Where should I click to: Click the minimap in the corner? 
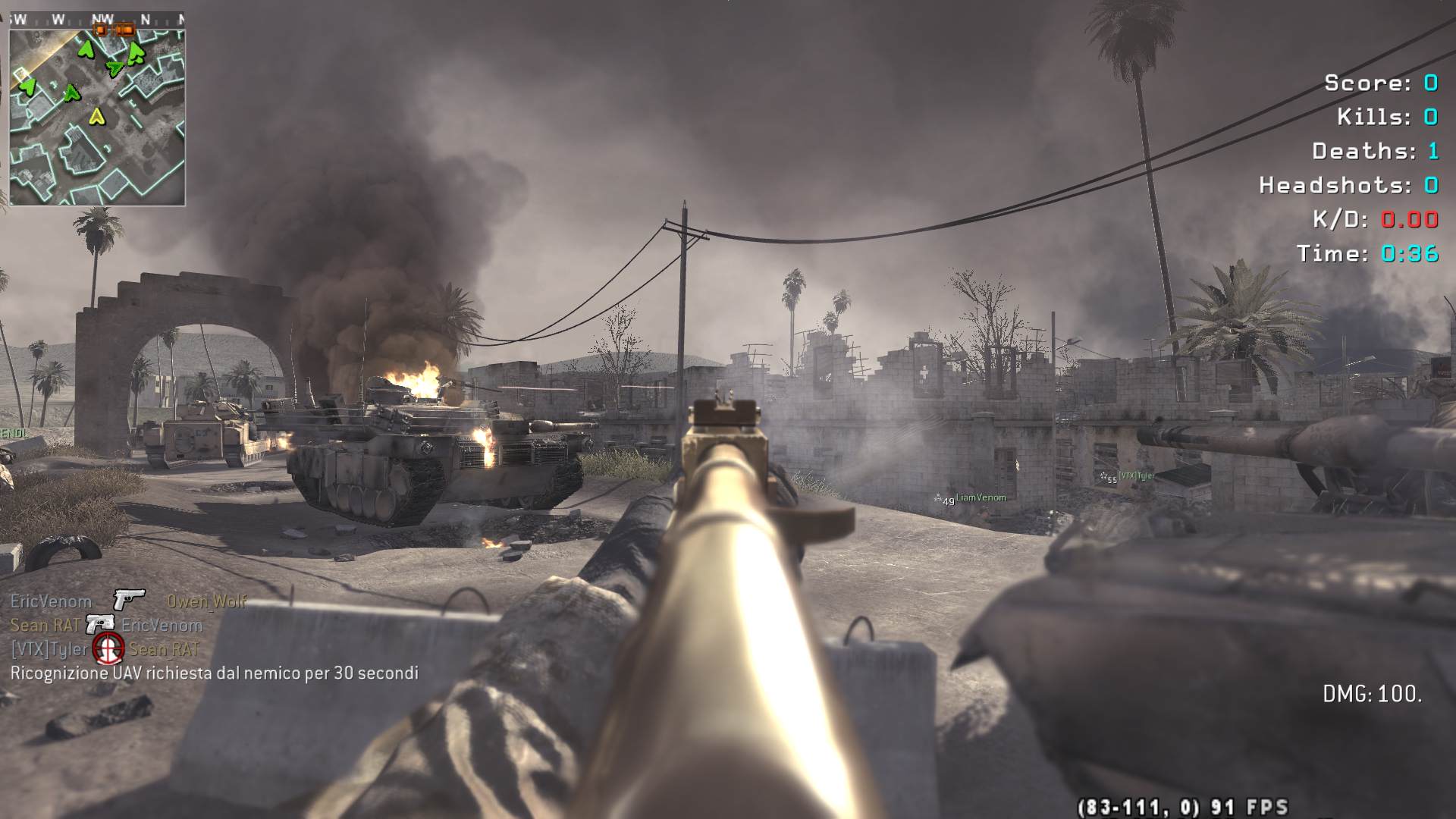(97, 118)
